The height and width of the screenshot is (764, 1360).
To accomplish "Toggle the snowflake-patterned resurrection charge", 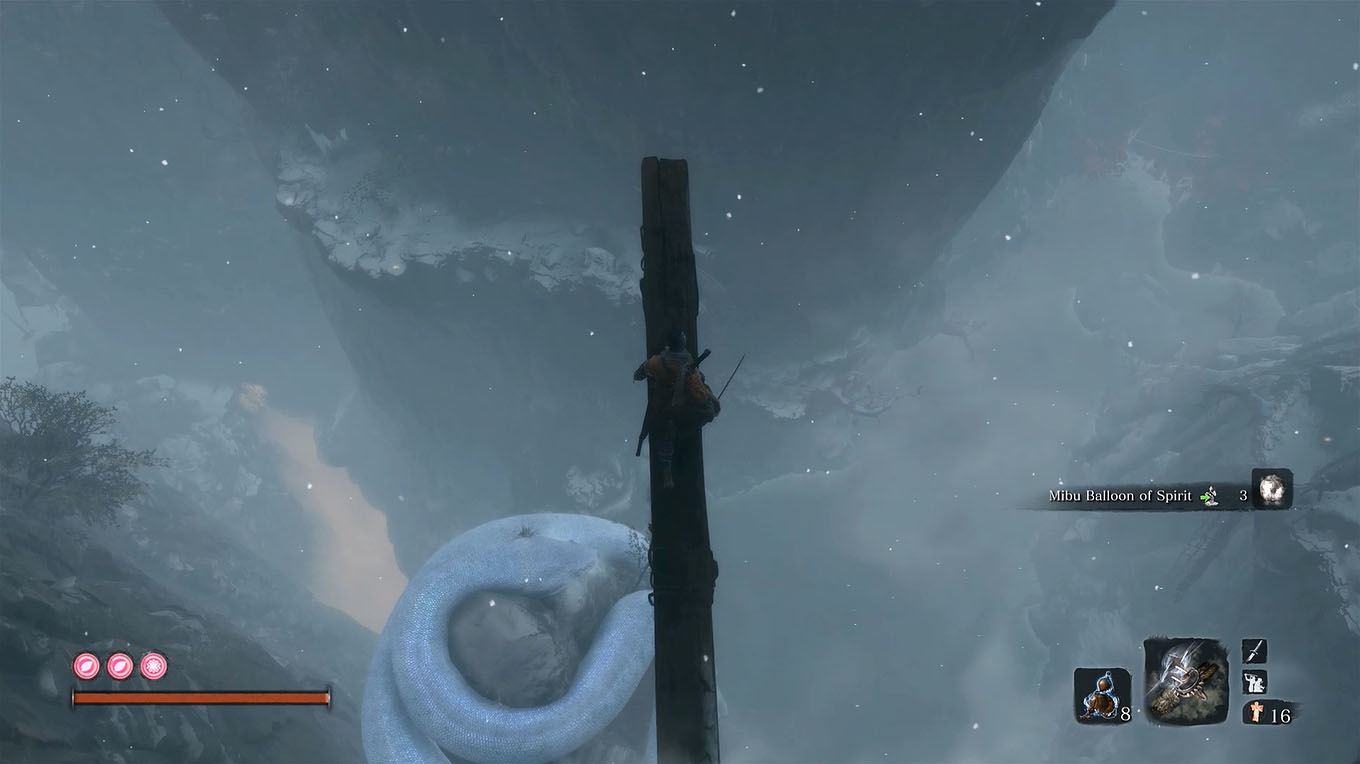I will [152, 664].
